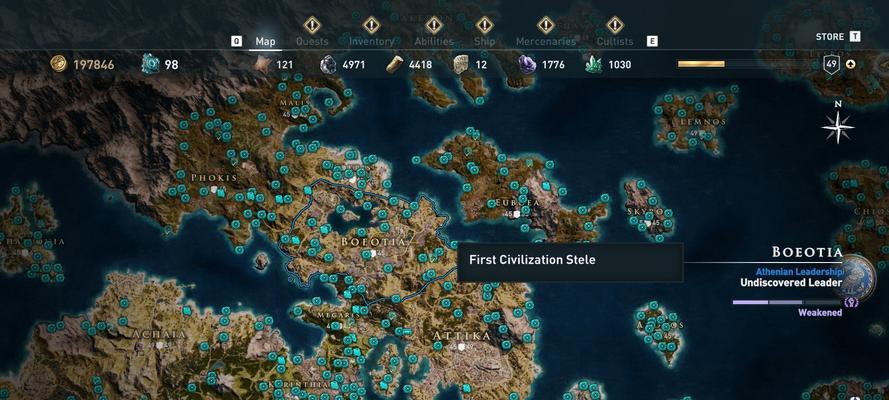The width and height of the screenshot is (889, 400).
Task: Select the Achaia region label
Action: (x=154, y=334)
